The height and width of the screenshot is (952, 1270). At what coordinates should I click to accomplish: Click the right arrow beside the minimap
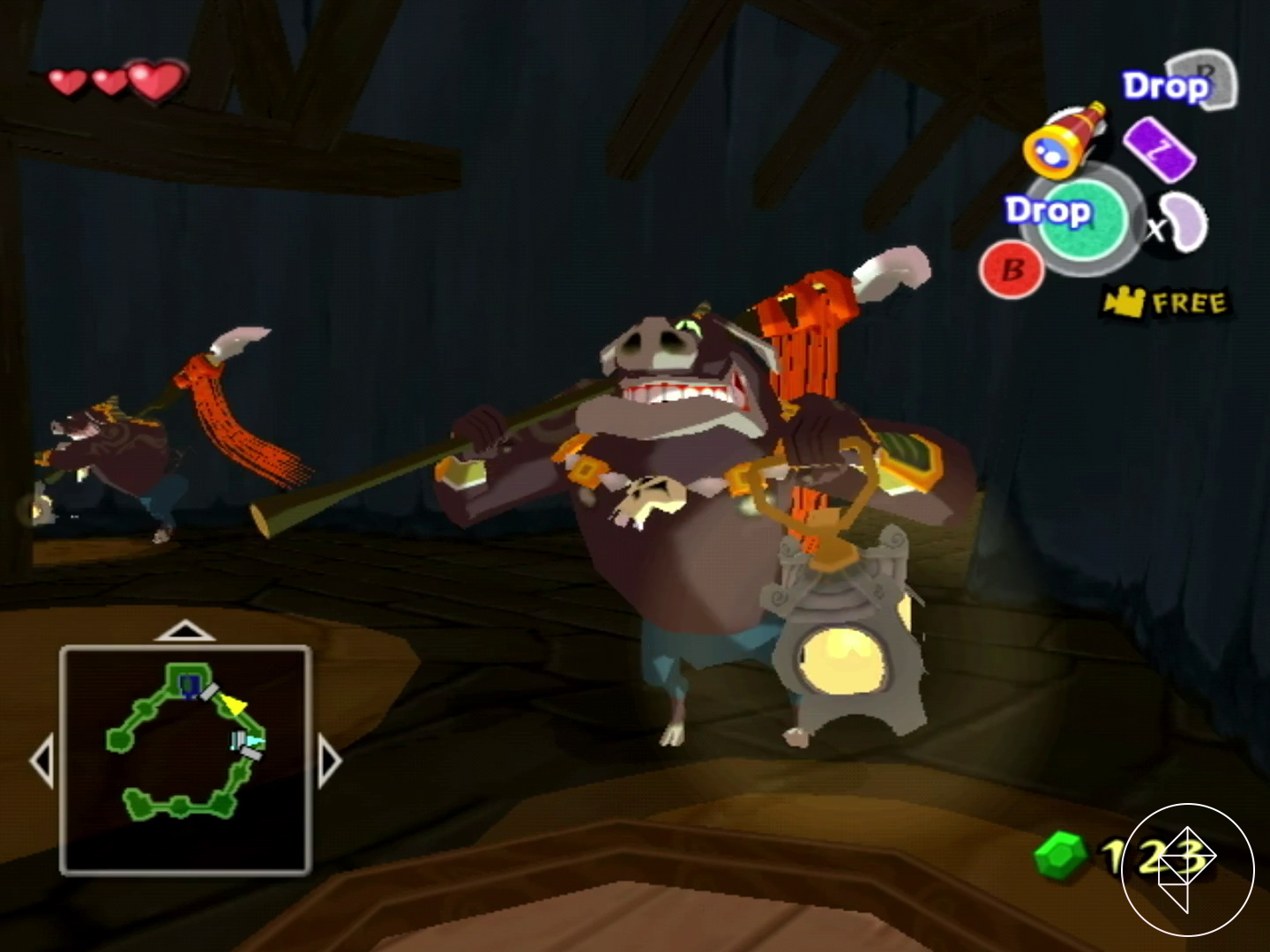(x=328, y=761)
